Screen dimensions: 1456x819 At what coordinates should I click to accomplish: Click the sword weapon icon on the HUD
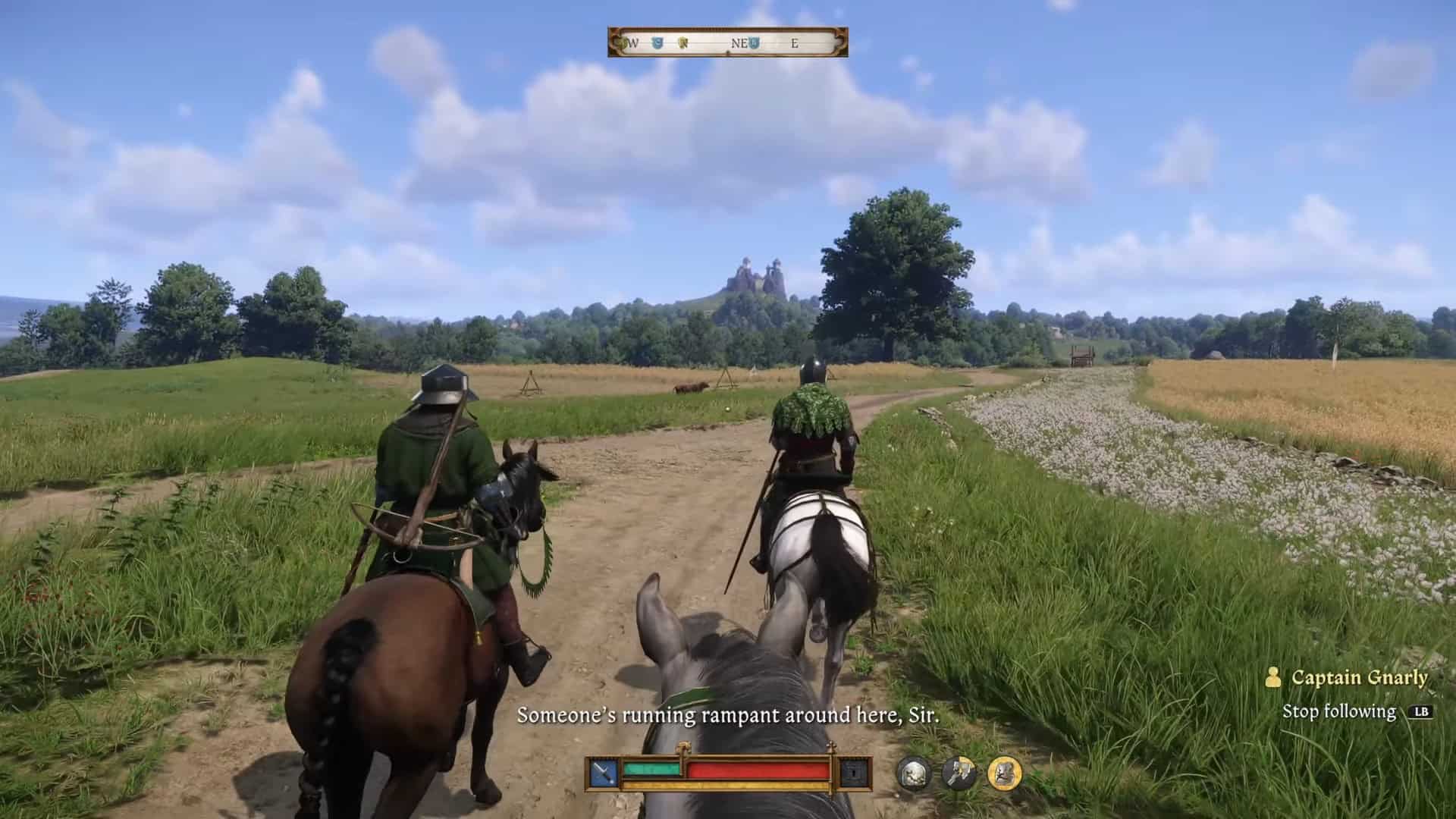[604, 773]
